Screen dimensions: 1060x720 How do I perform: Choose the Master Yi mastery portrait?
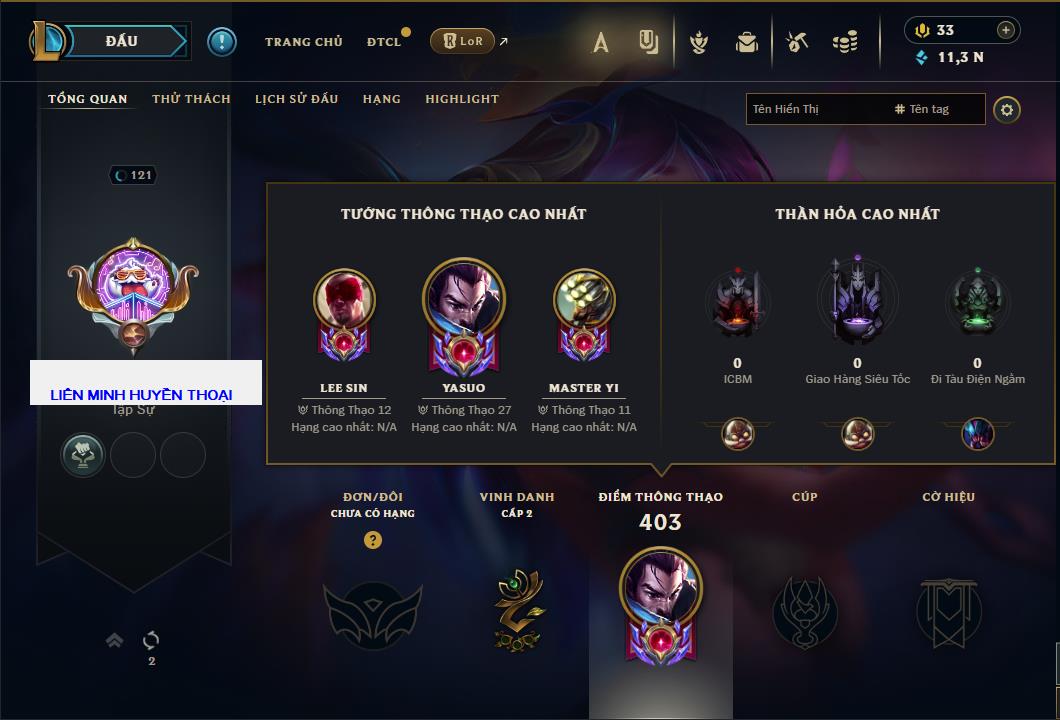584,300
